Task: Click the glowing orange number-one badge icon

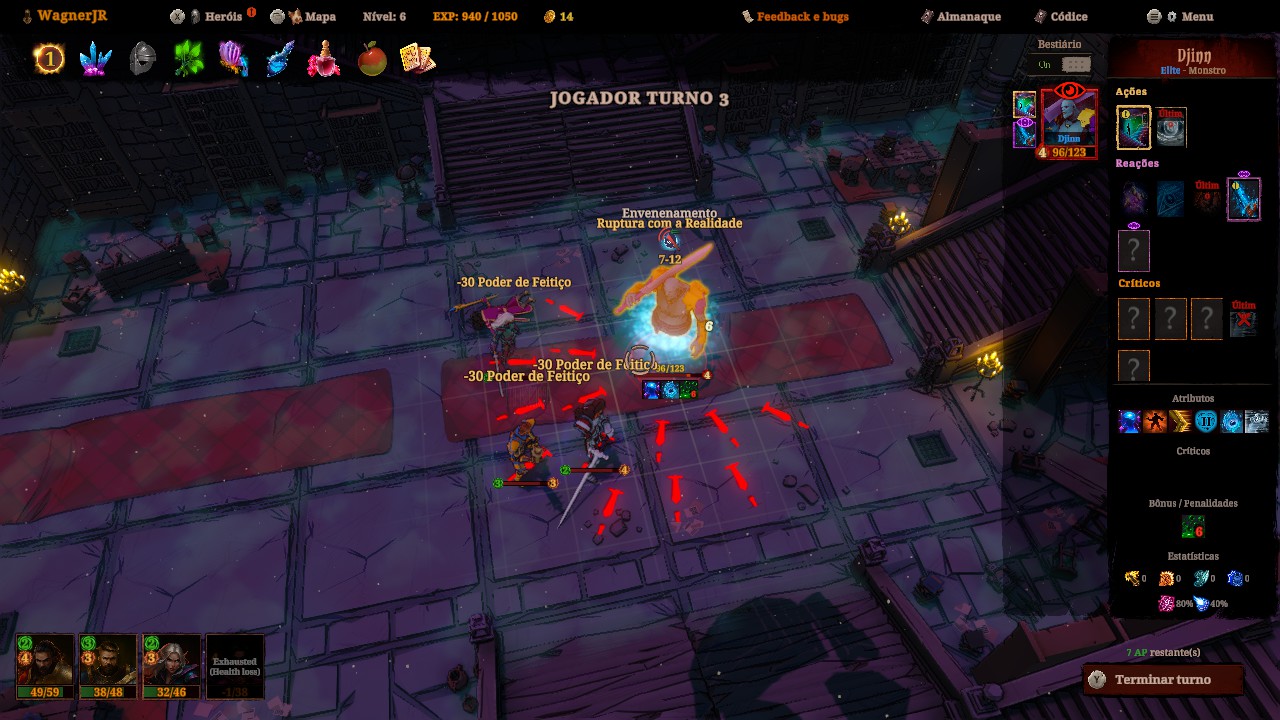Action: (x=48, y=59)
